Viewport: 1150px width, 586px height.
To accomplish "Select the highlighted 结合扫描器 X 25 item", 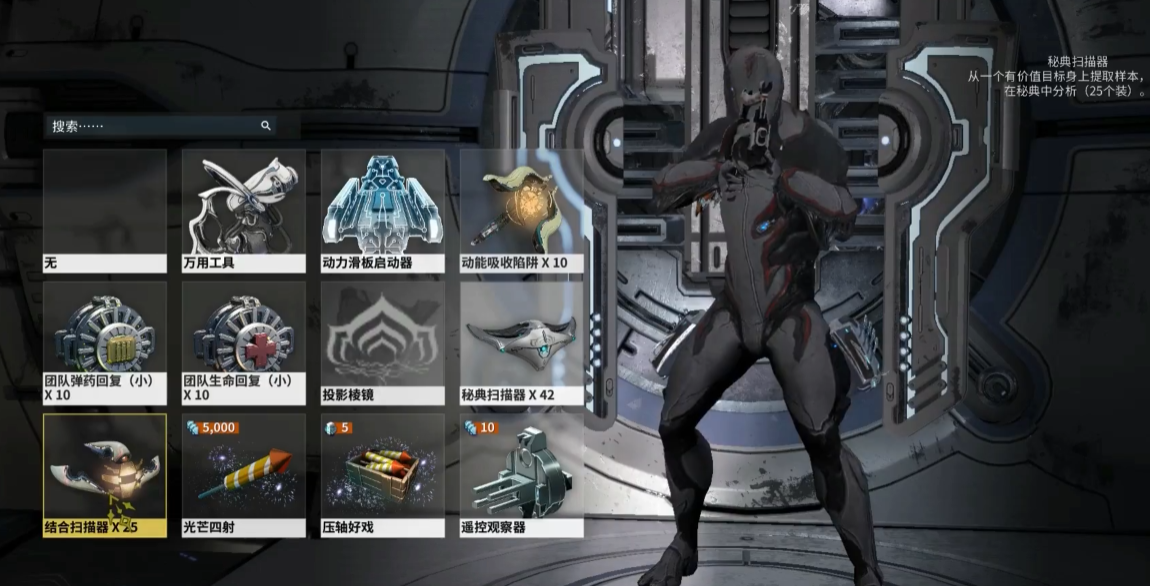I will click(x=105, y=475).
